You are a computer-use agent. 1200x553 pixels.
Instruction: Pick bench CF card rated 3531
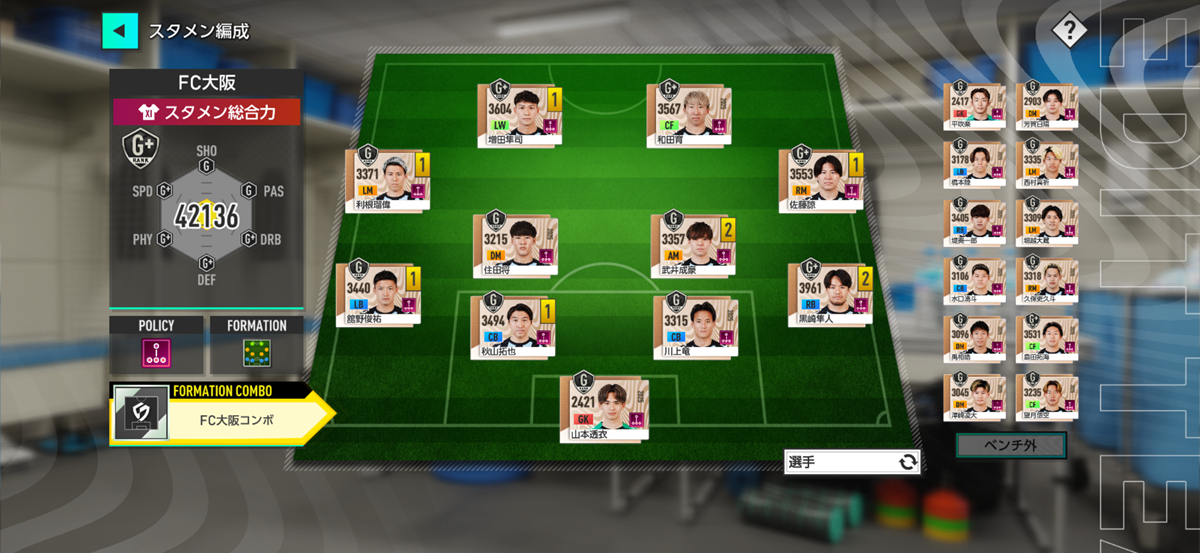1046,339
